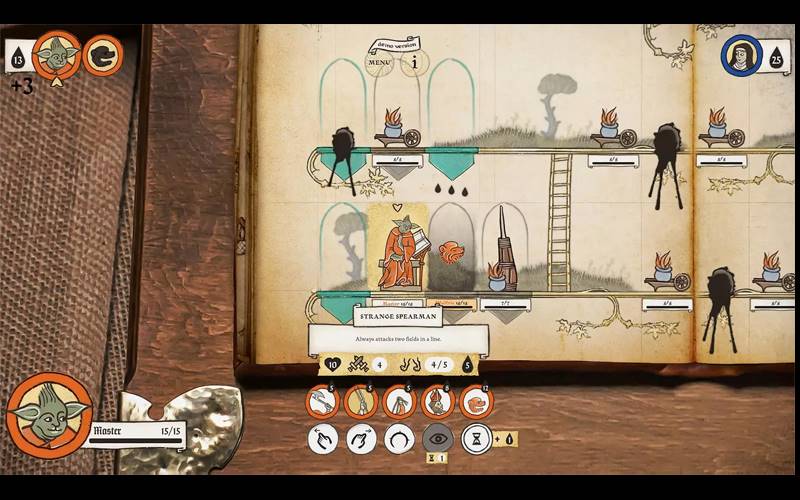This screenshot has height=500, width=800.
Task: Activate the circular arrow turn-around action
Action: point(399,439)
